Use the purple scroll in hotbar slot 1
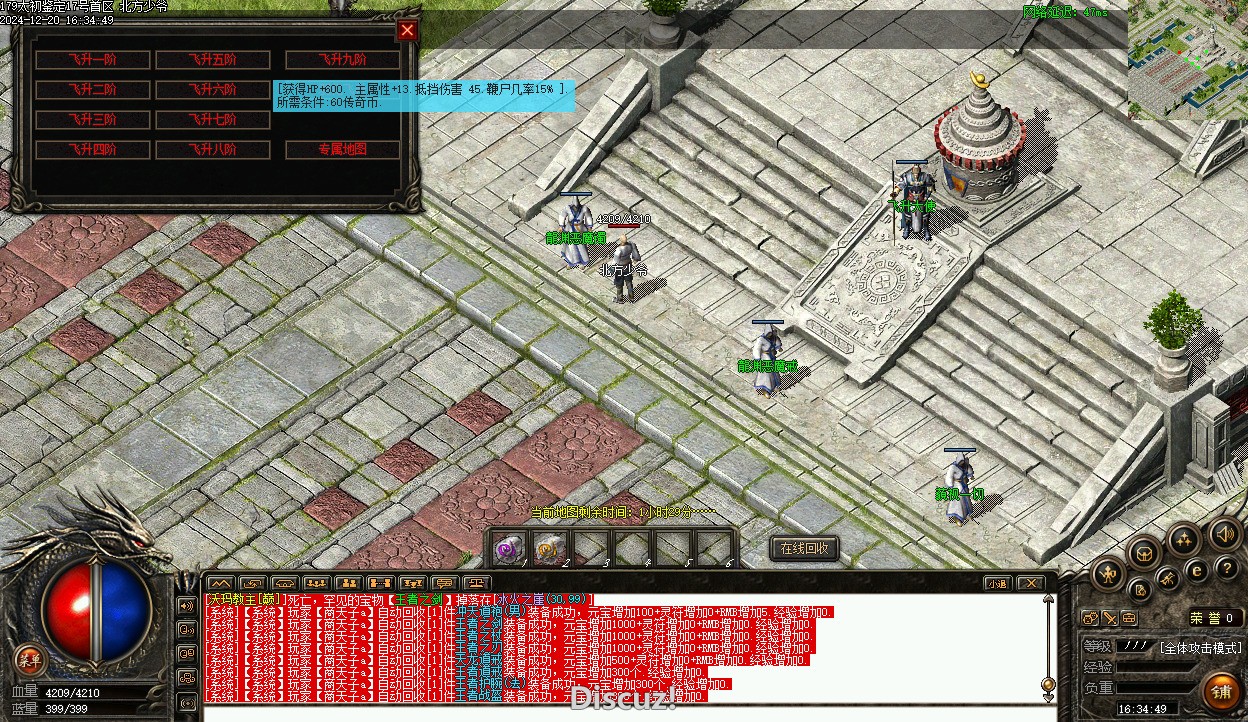This screenshot has width=1248, height=722. coord(510,548)
